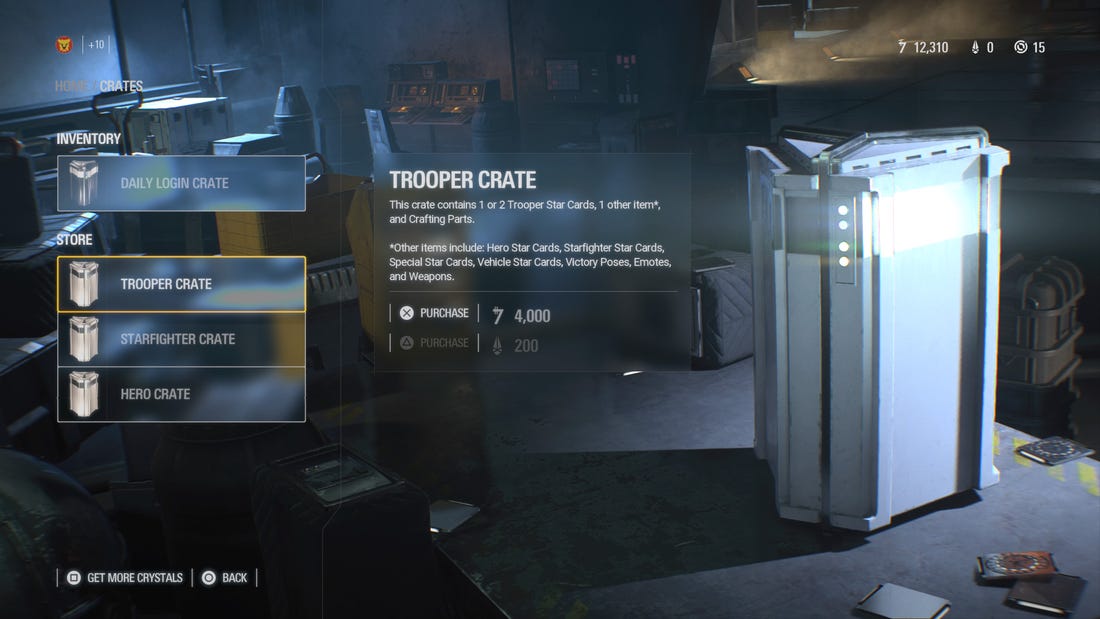Click the player rank emblem icon
Image resolution: width=1100 pixels, height=619 pixels.
pyautogui.click(x=65, y=45)
